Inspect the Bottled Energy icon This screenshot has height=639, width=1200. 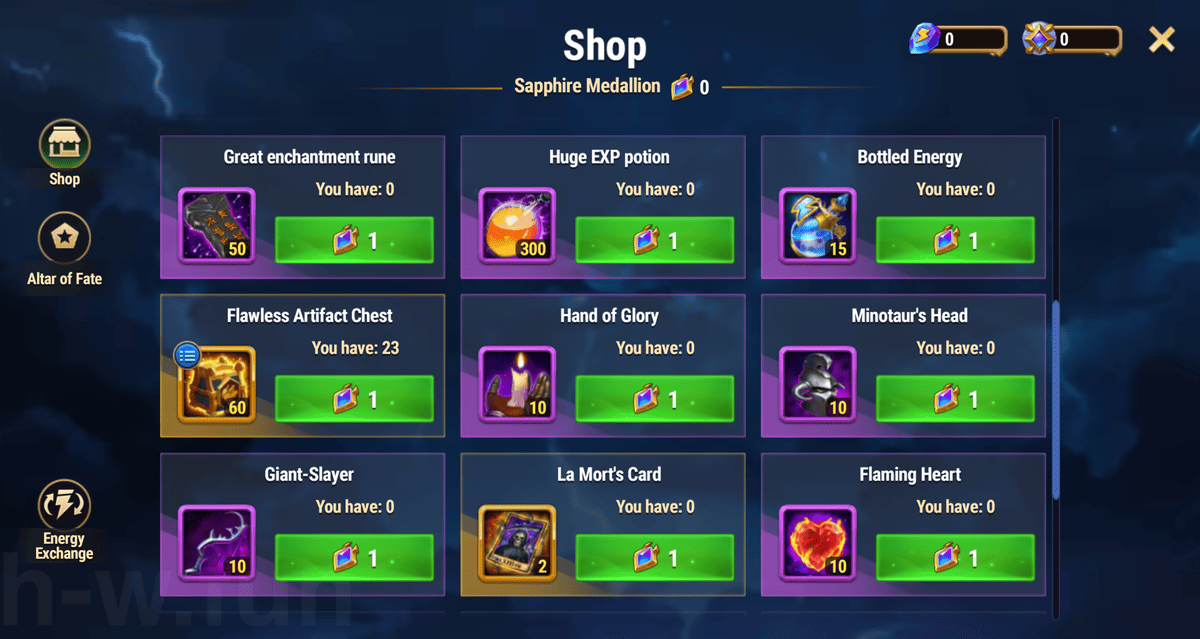tap(817, 226)
